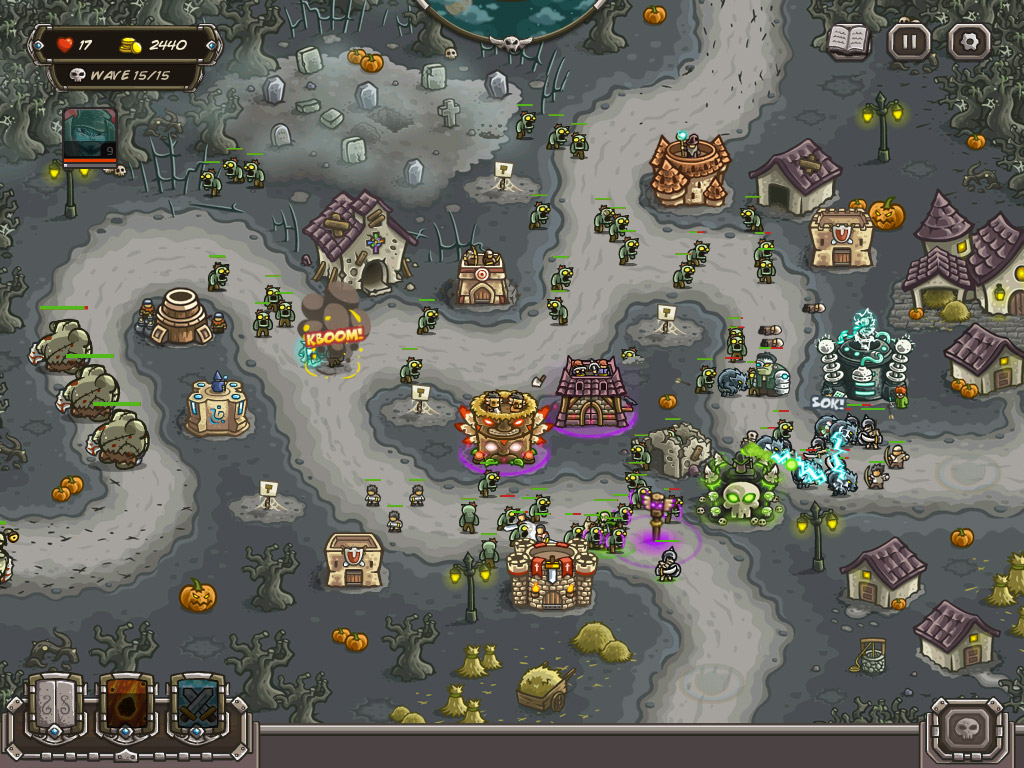Activate the Rain of Fire spell
Image resolution: width=1024 pixels, height=768 pixels.
pyautogui.click(x=126, y=707)
